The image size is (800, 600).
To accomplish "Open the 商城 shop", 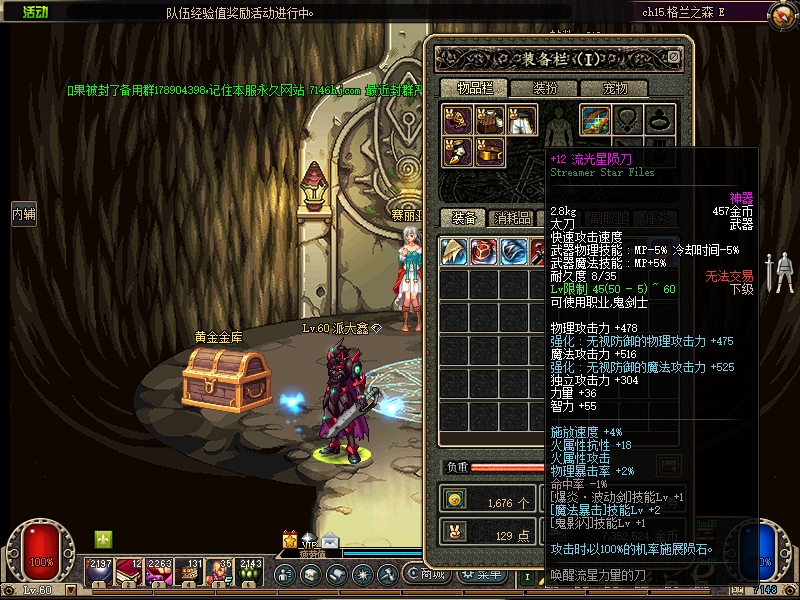I will pyautogui.click(x=432, y=574).
